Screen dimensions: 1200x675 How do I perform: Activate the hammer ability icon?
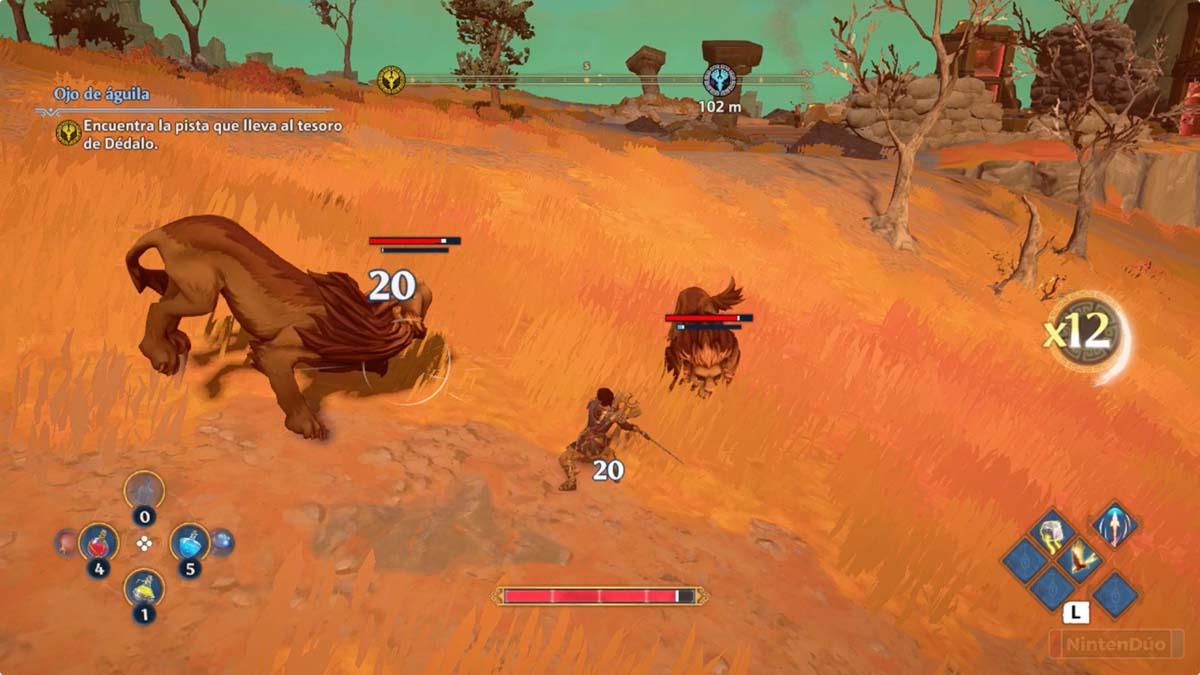(1052, 531)
